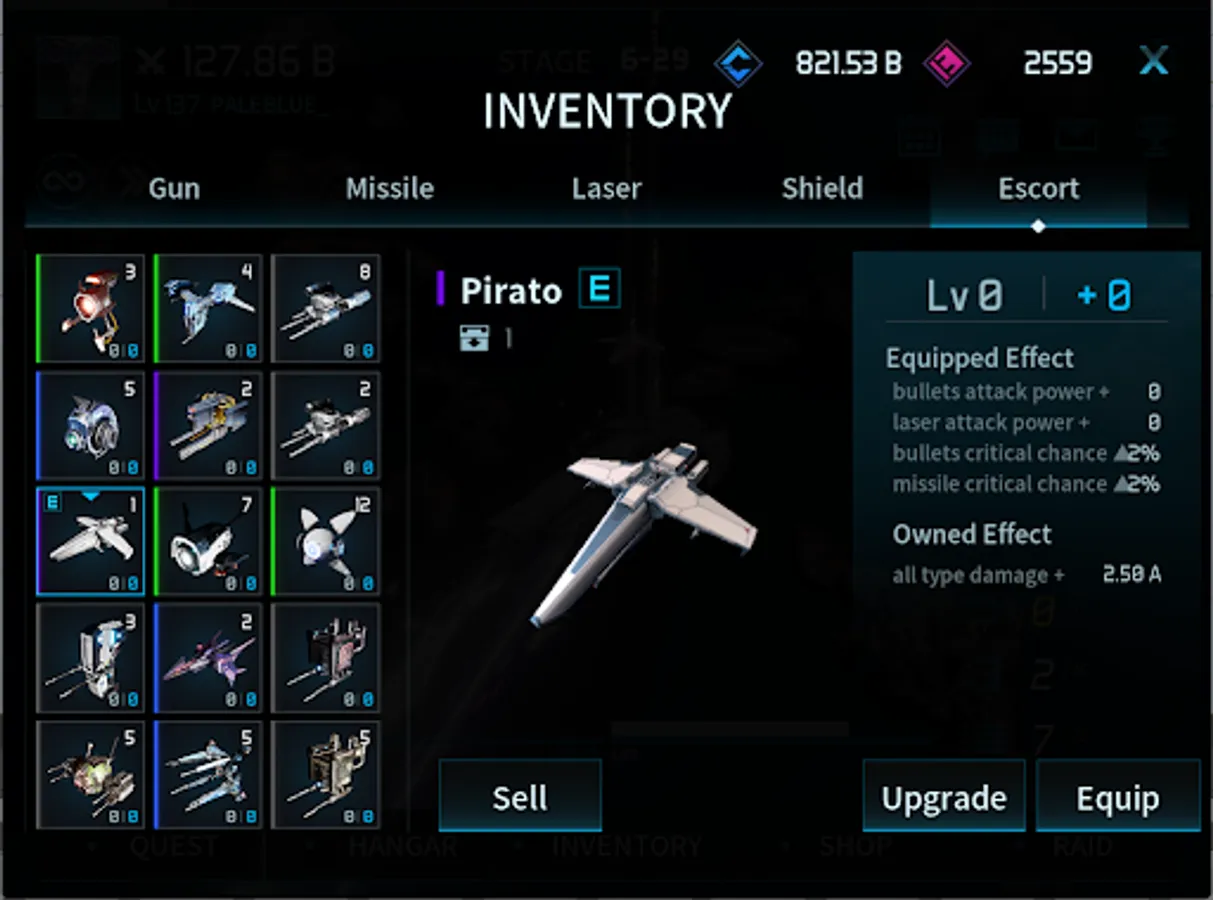Image resolution: width=1213 pixels, height=900 pixels.
Task: Choose the purple spiked fighter escort
Action: point(208,658)
